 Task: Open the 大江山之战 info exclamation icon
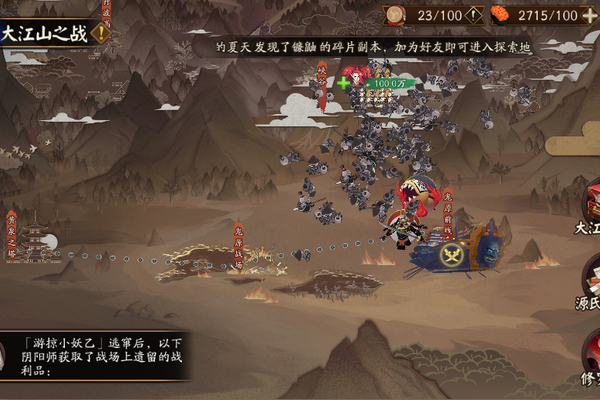[x=100, y=33]
